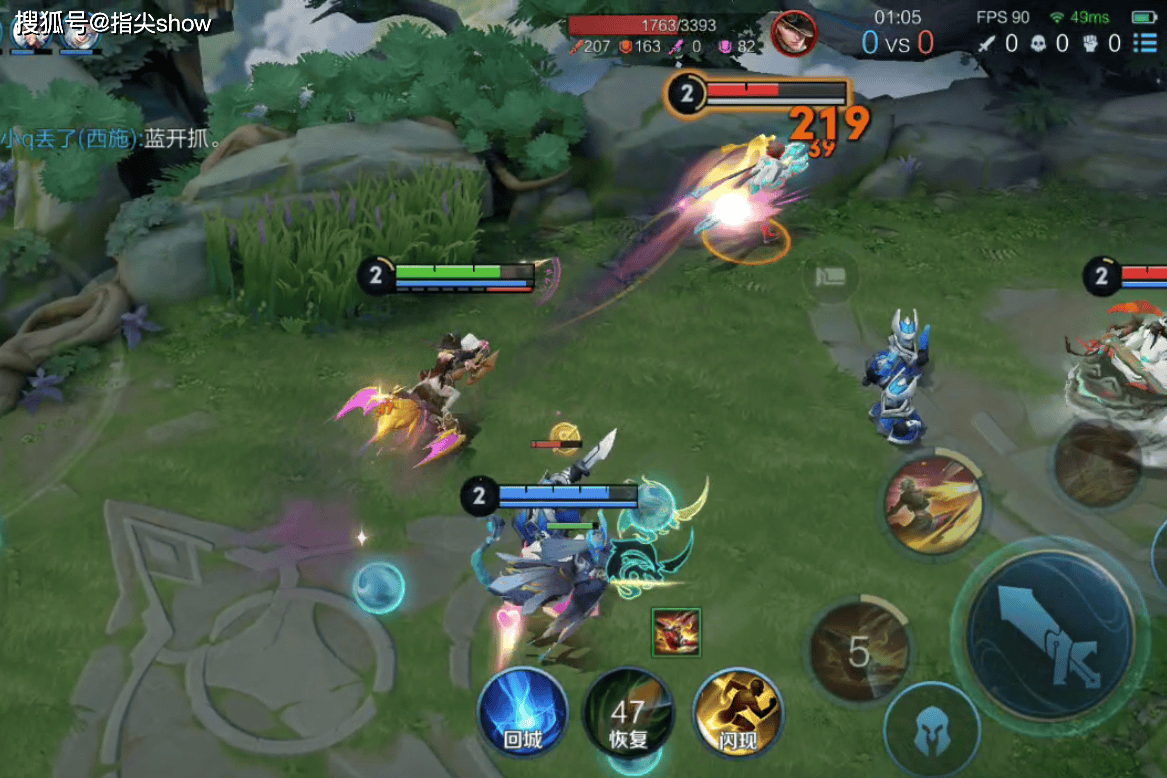The image size is (1167, 778).
Task: Tap the 回城 recall button
Action: point(522,713)
